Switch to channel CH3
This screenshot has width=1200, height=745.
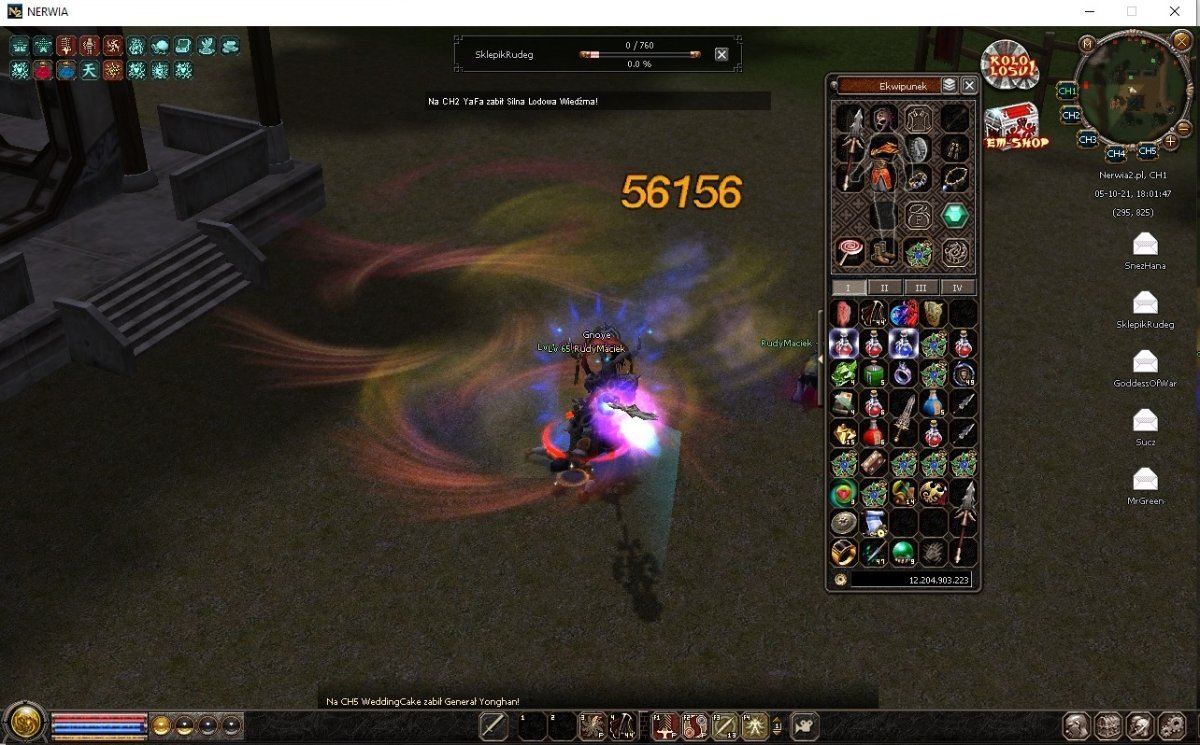tap(1088, 139)
